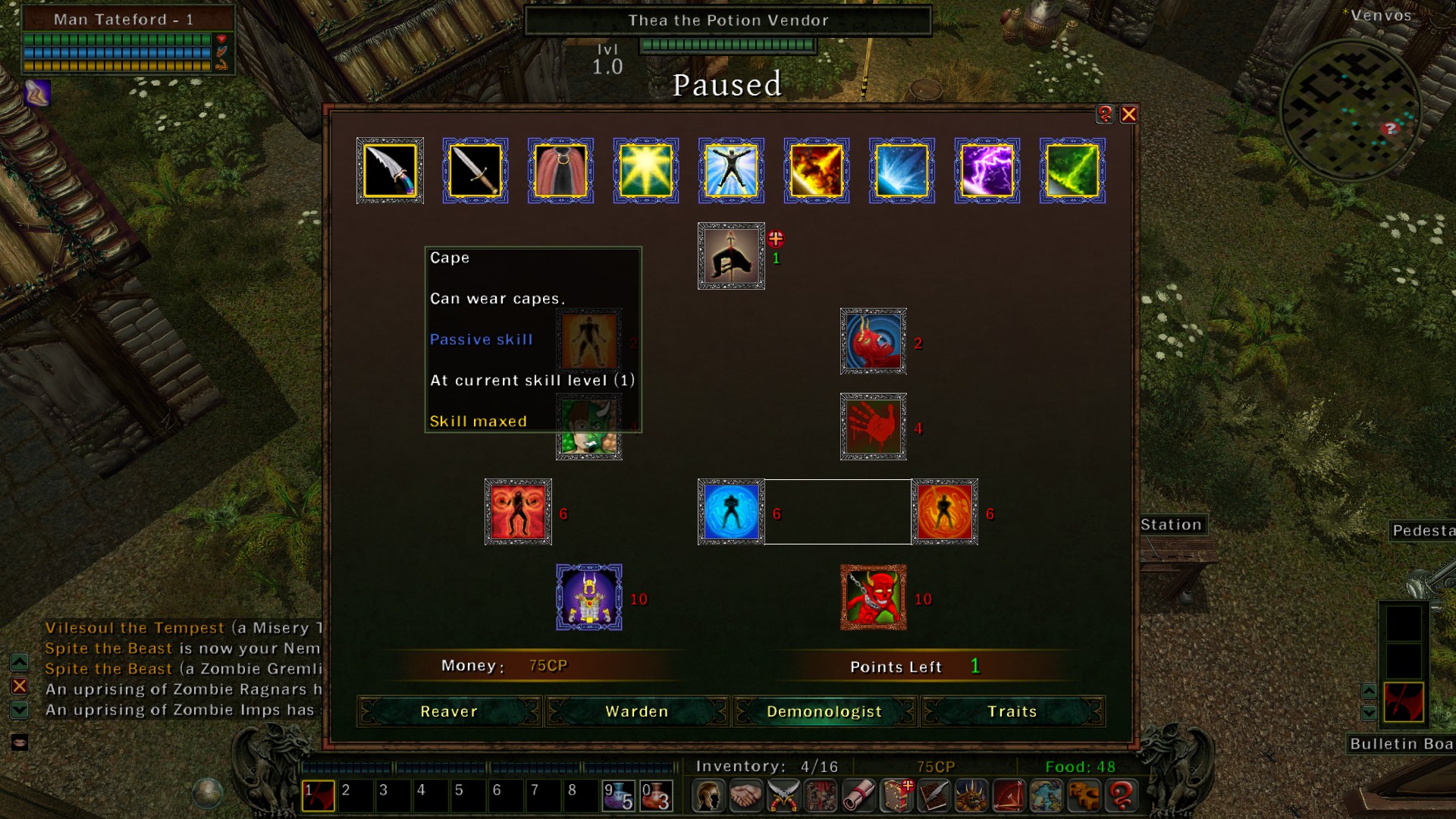1456x819 pixels.
Task: Pick the fire blast skill icon
Action: click(816, 171)
